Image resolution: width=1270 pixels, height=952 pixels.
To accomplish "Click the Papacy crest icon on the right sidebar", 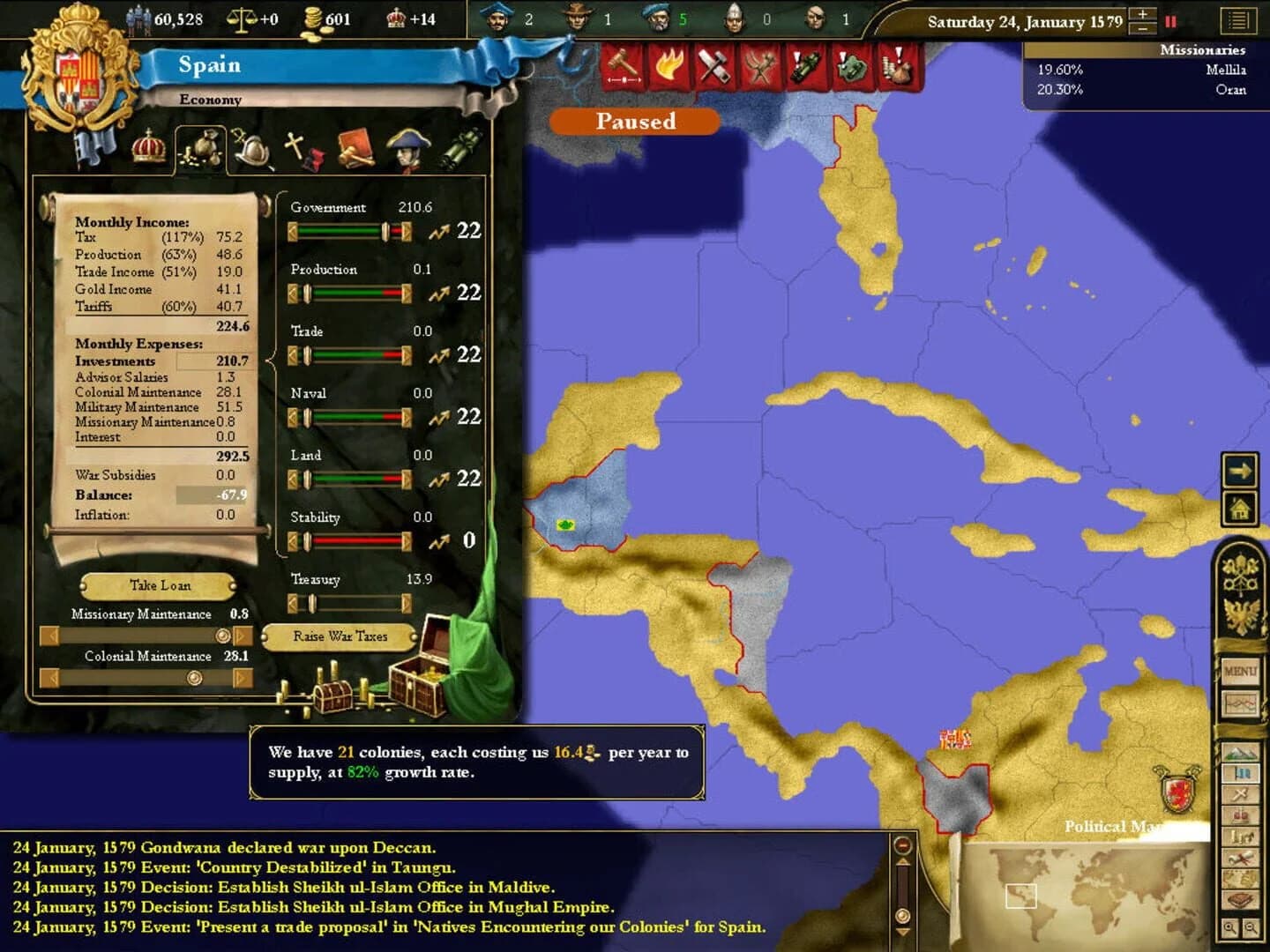I will [1241, 576].
